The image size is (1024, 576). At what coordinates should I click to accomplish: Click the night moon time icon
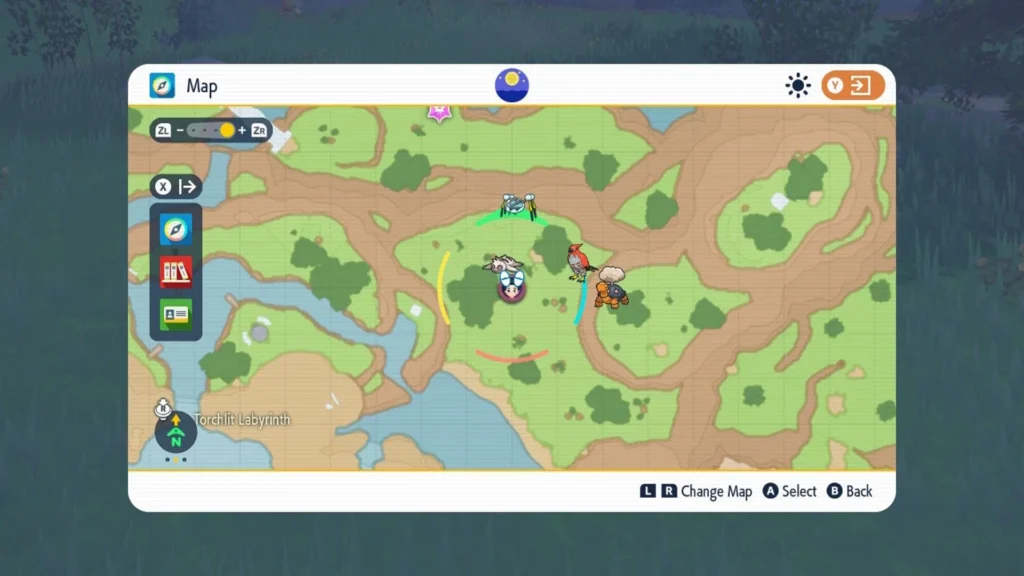(x=512, y=85)
